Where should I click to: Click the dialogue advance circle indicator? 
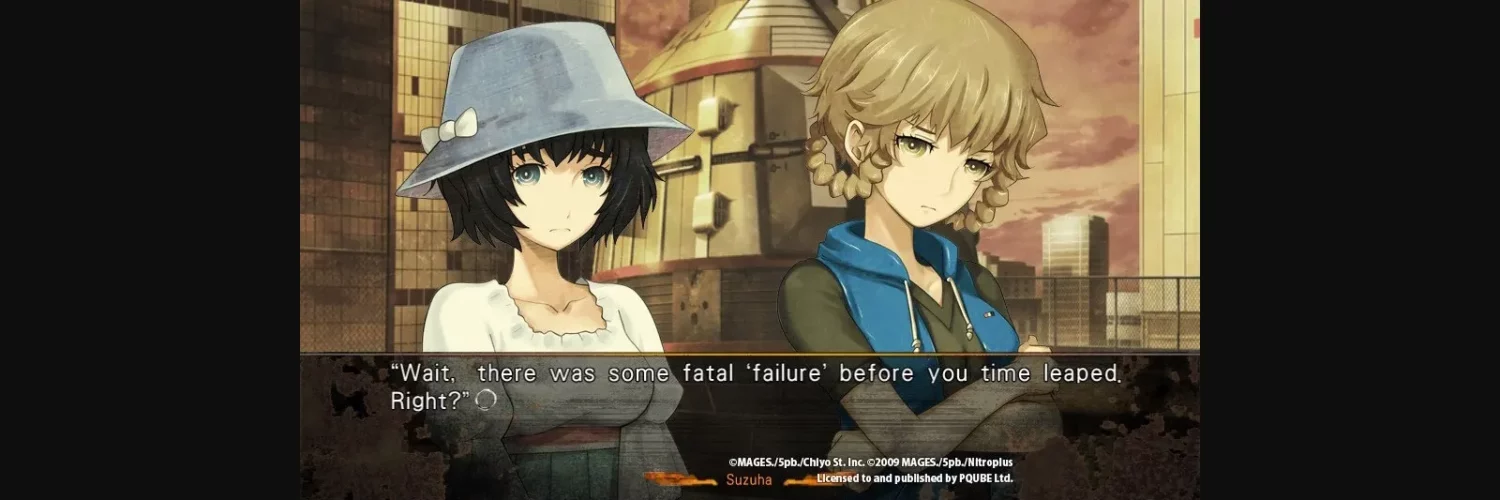point(486,400)
